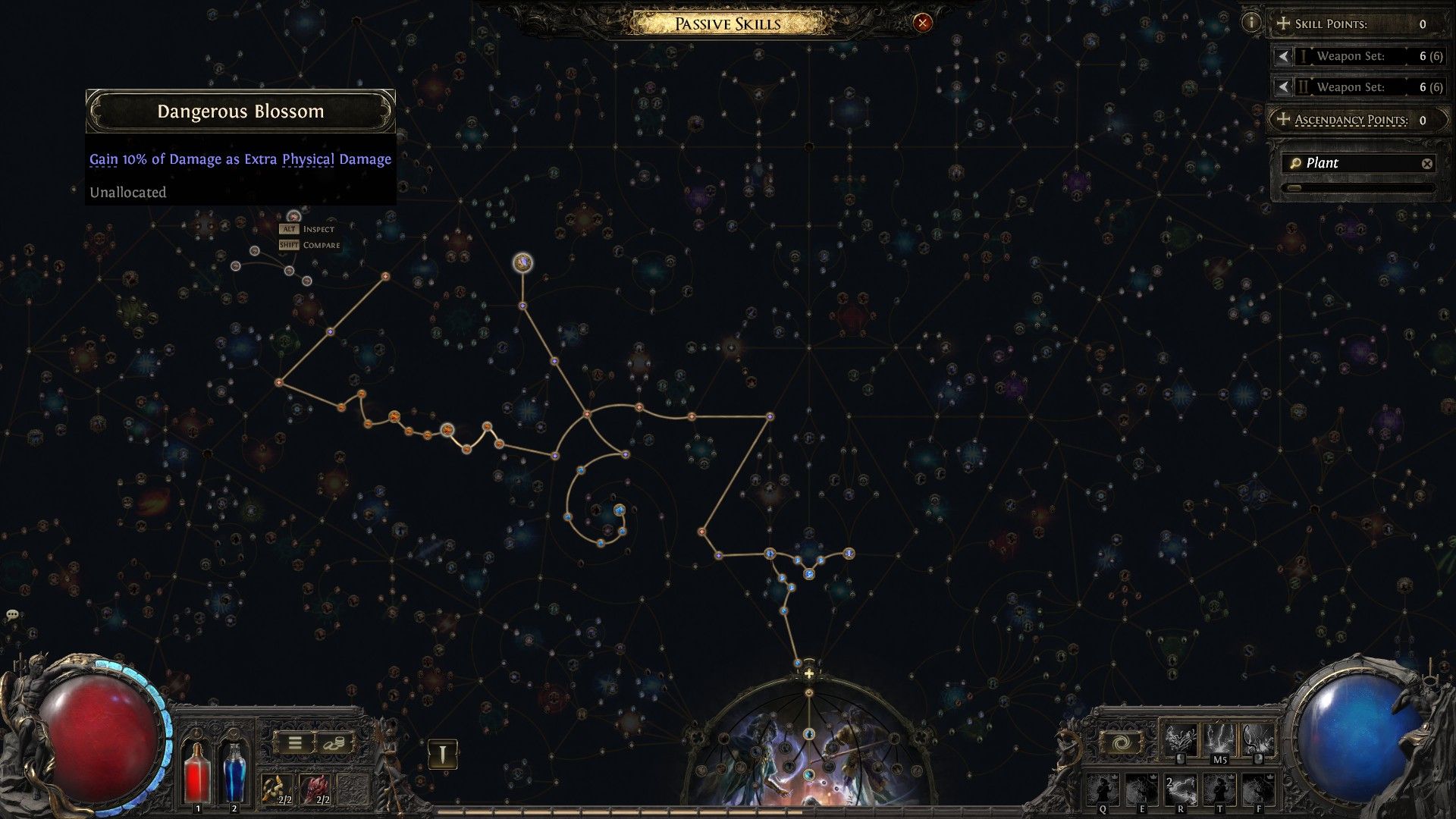
Task: Open the three-line main menu button
Action: [x=294, y=744]
